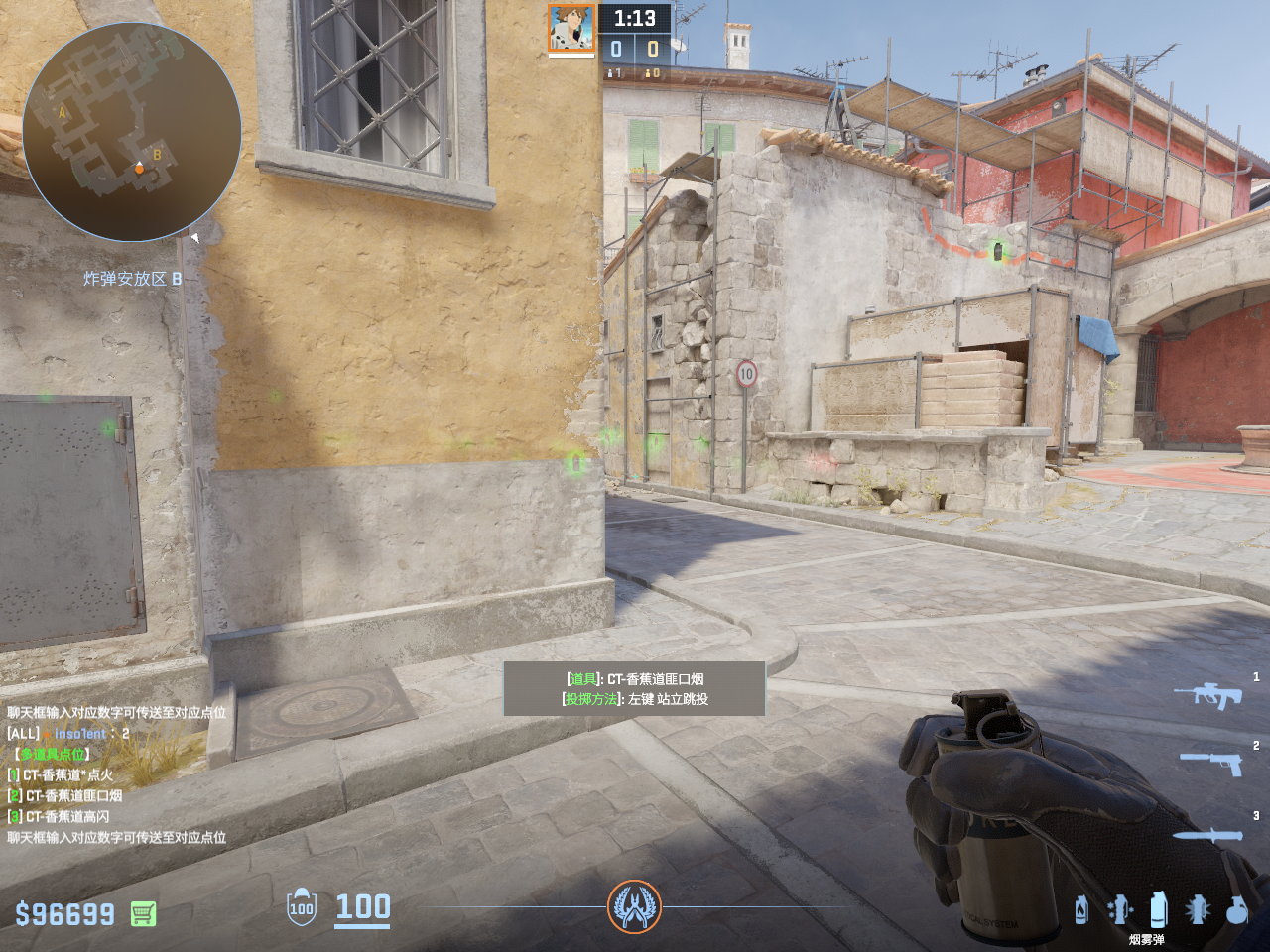
Task: Click the armor shield helmet icon
Action: pyautogui.click(x=302, y=907)
